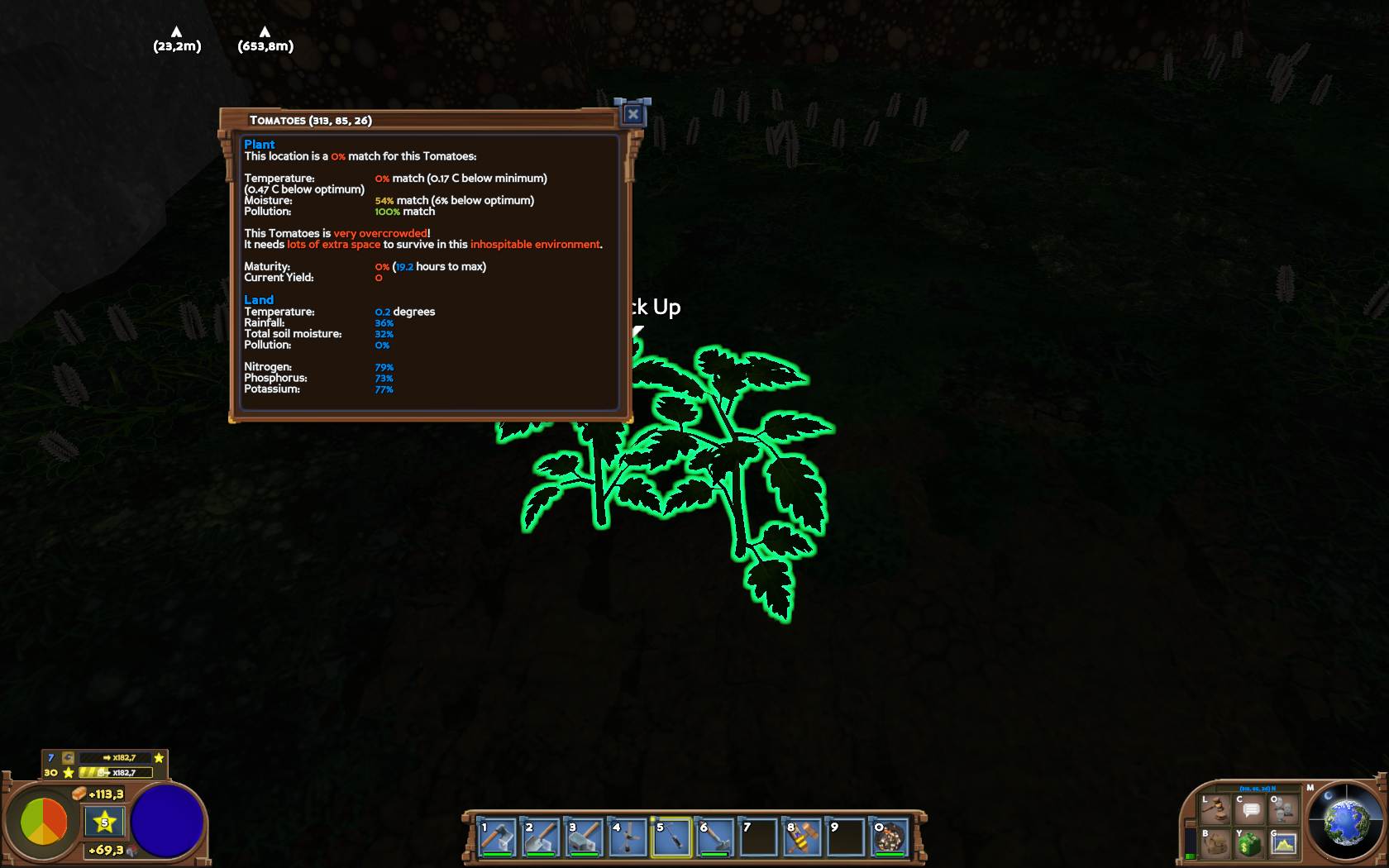Click the level 5 star badge
1389x868 pixels.
click(104, 822)
